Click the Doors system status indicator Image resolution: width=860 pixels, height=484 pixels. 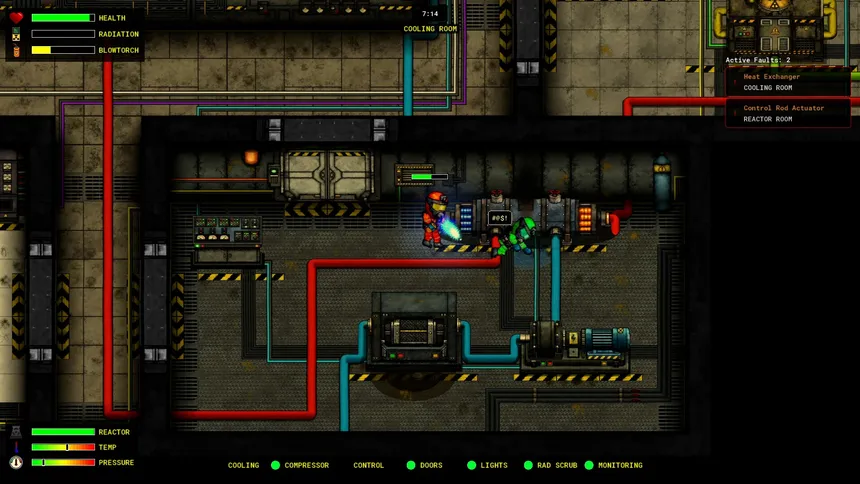pyautogui.click(x=411, y=465)
